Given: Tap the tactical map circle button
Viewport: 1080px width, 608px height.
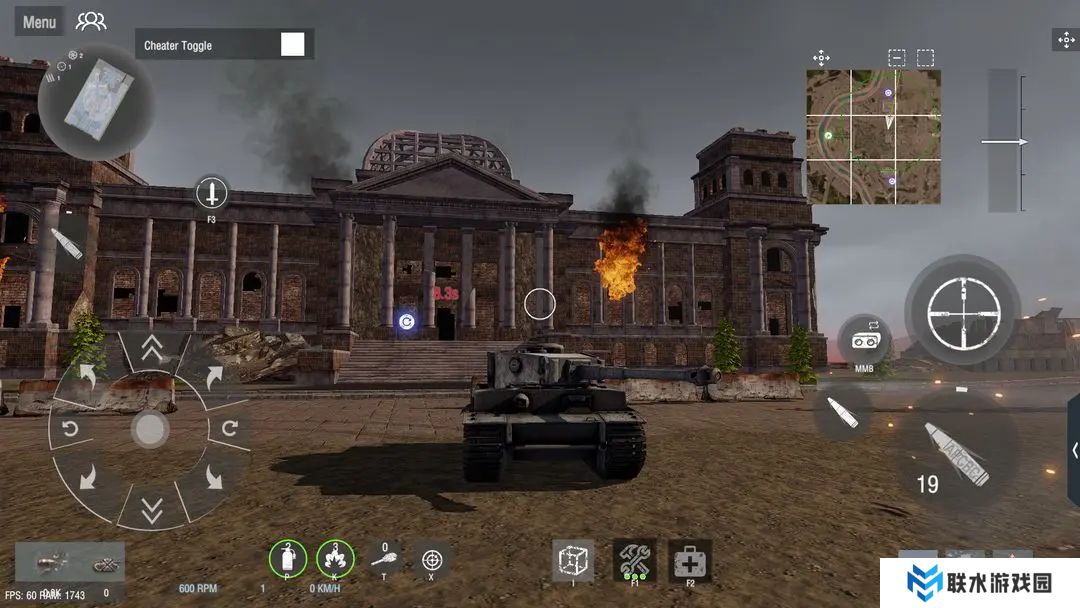Looking at the screenshot, I should click(x=96, y=100).
